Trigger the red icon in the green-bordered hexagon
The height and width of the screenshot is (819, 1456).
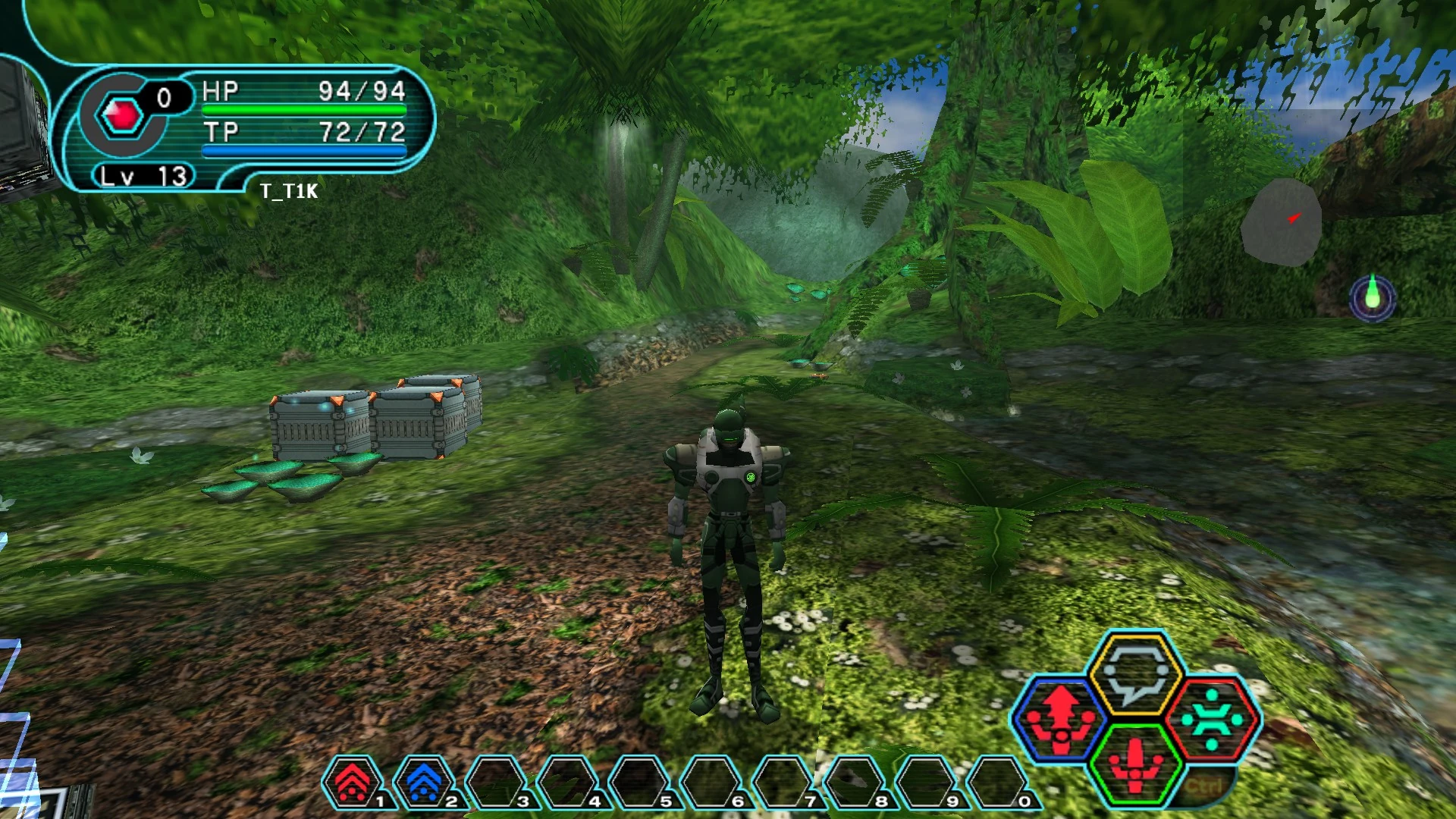[1135, 763]
